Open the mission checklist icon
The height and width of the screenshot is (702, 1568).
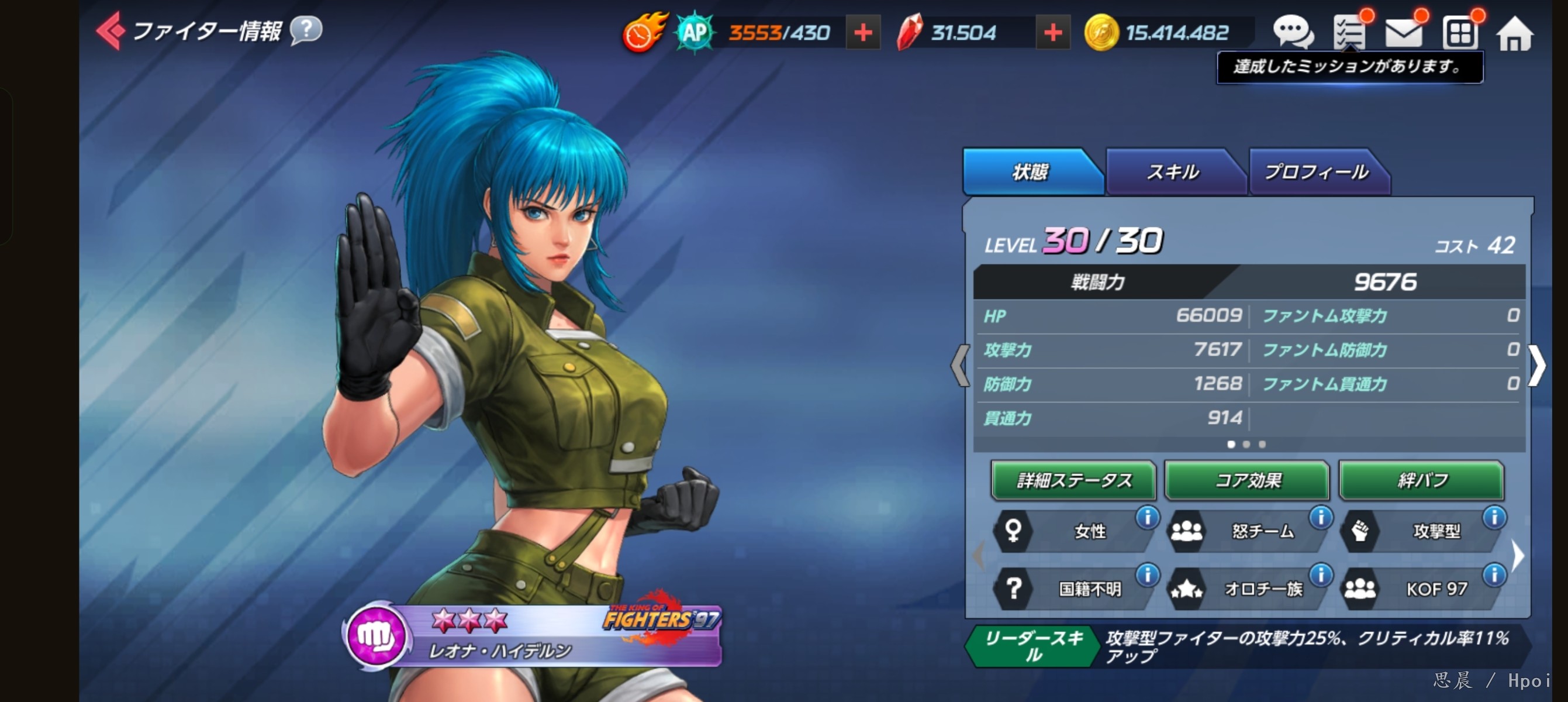pos(1349,32)
